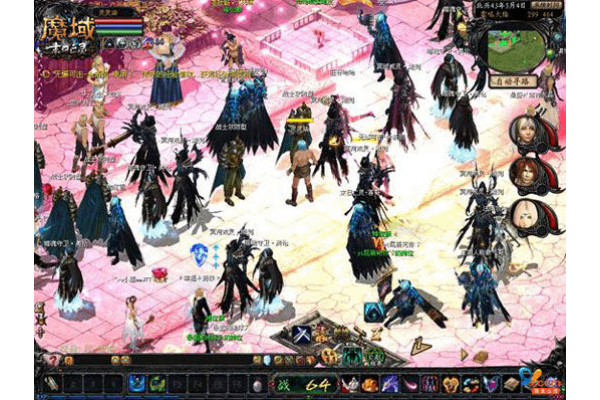Click the golden arrow icon above the hotbar
The image size is (600, 400).
421,345
